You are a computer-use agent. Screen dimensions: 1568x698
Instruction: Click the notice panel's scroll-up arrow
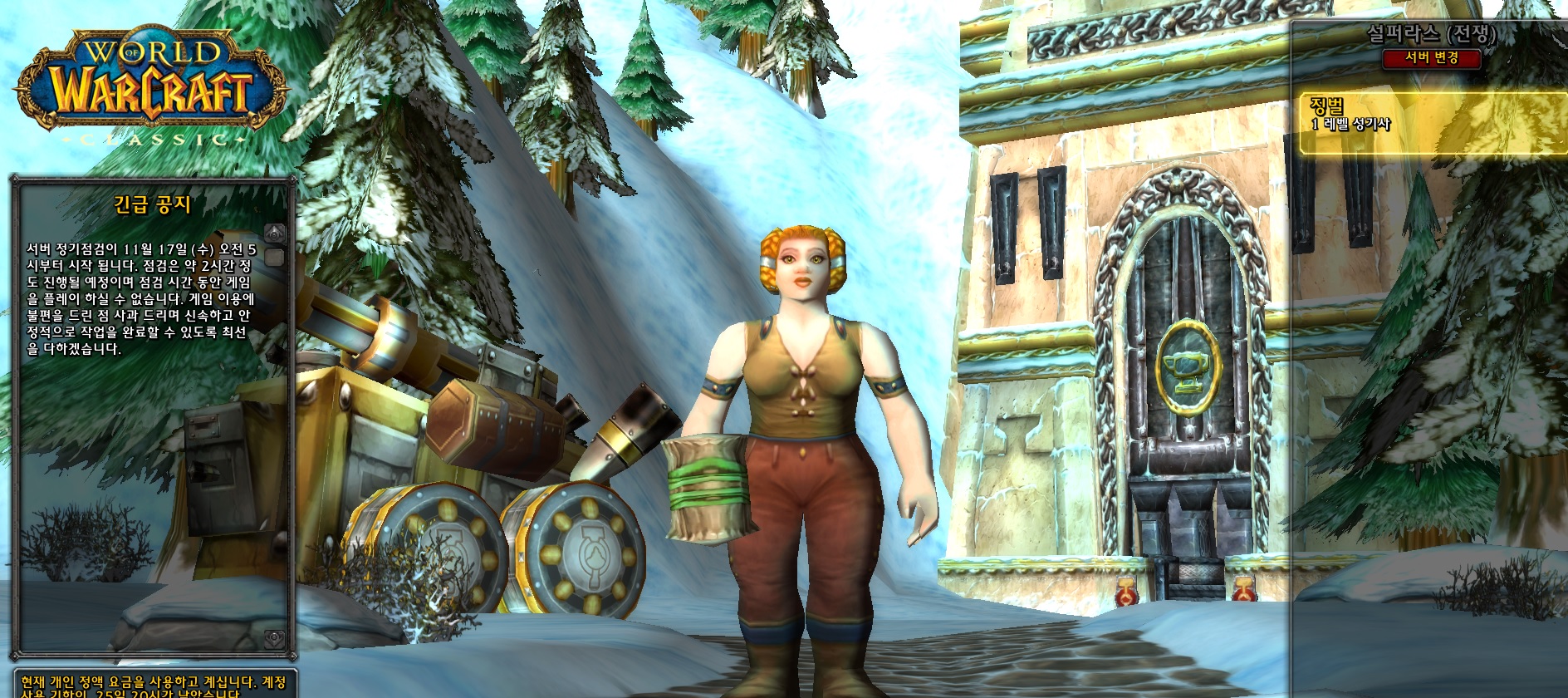pos(275,233)
